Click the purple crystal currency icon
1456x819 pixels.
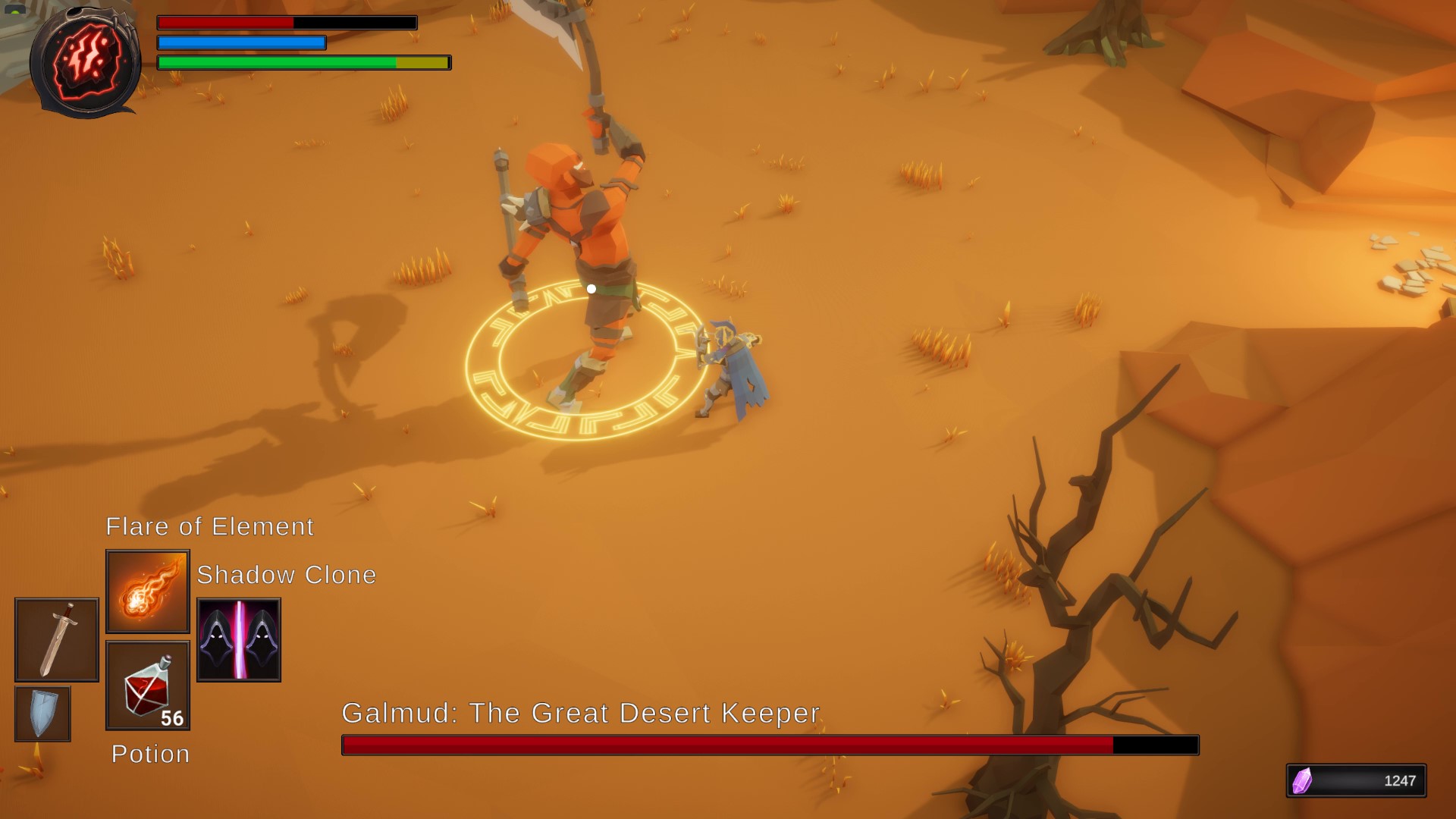[x=1302, y=781]
